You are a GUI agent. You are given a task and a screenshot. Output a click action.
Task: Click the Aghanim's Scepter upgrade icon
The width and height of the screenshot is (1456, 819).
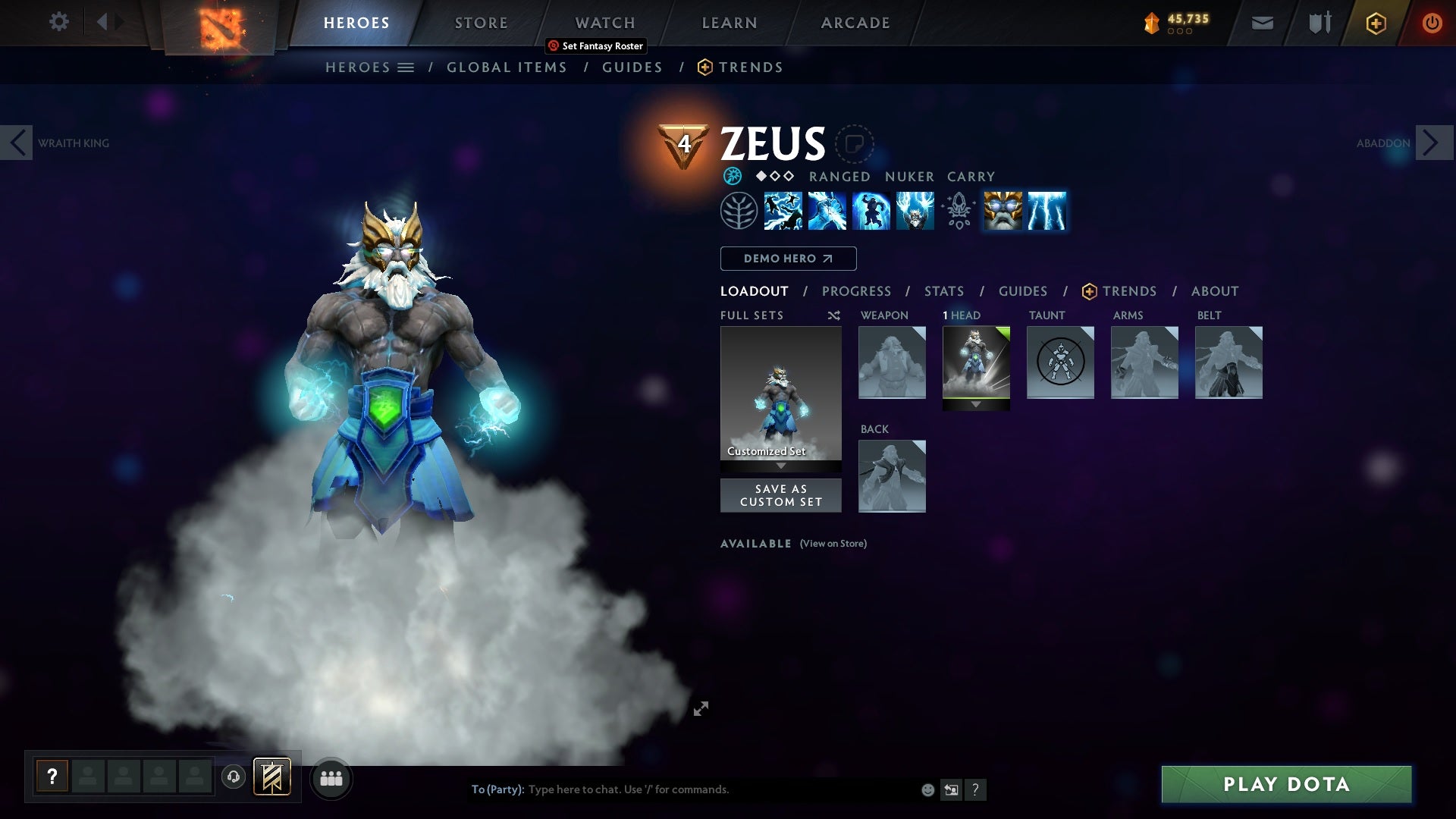tap(958, 210)
